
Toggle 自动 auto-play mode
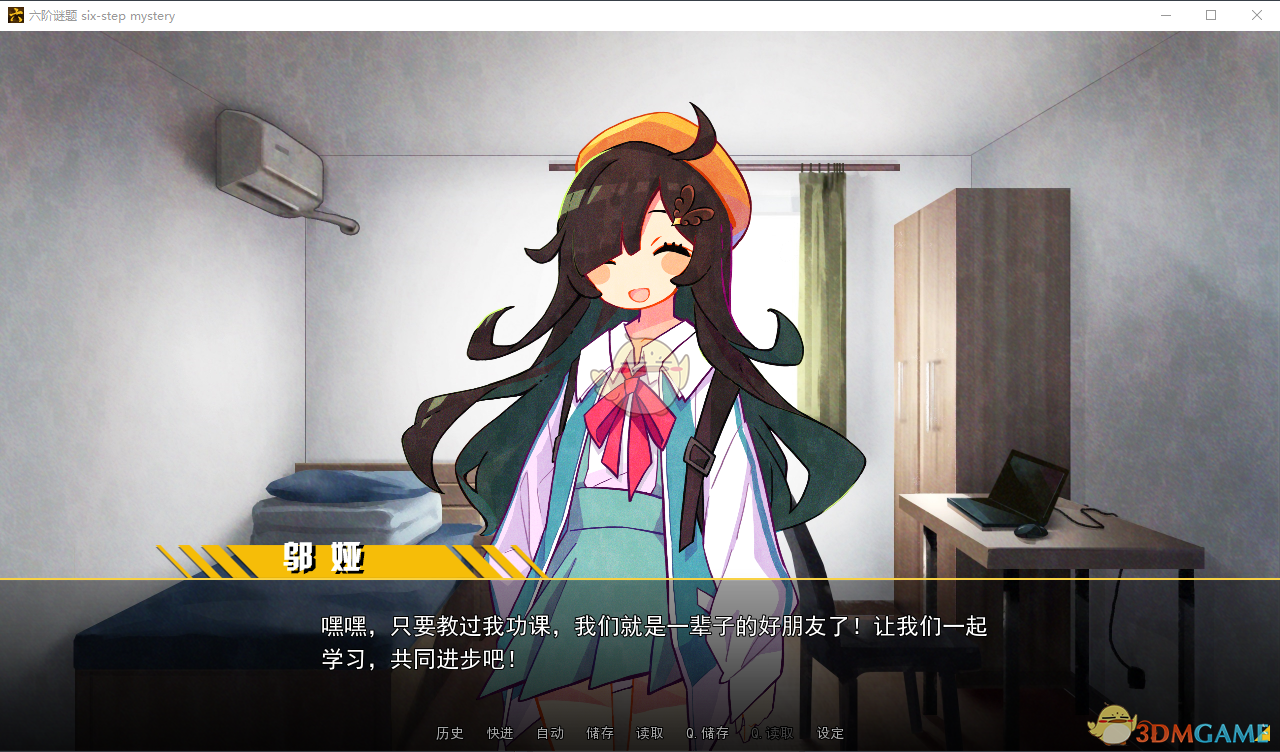[548, 732]
